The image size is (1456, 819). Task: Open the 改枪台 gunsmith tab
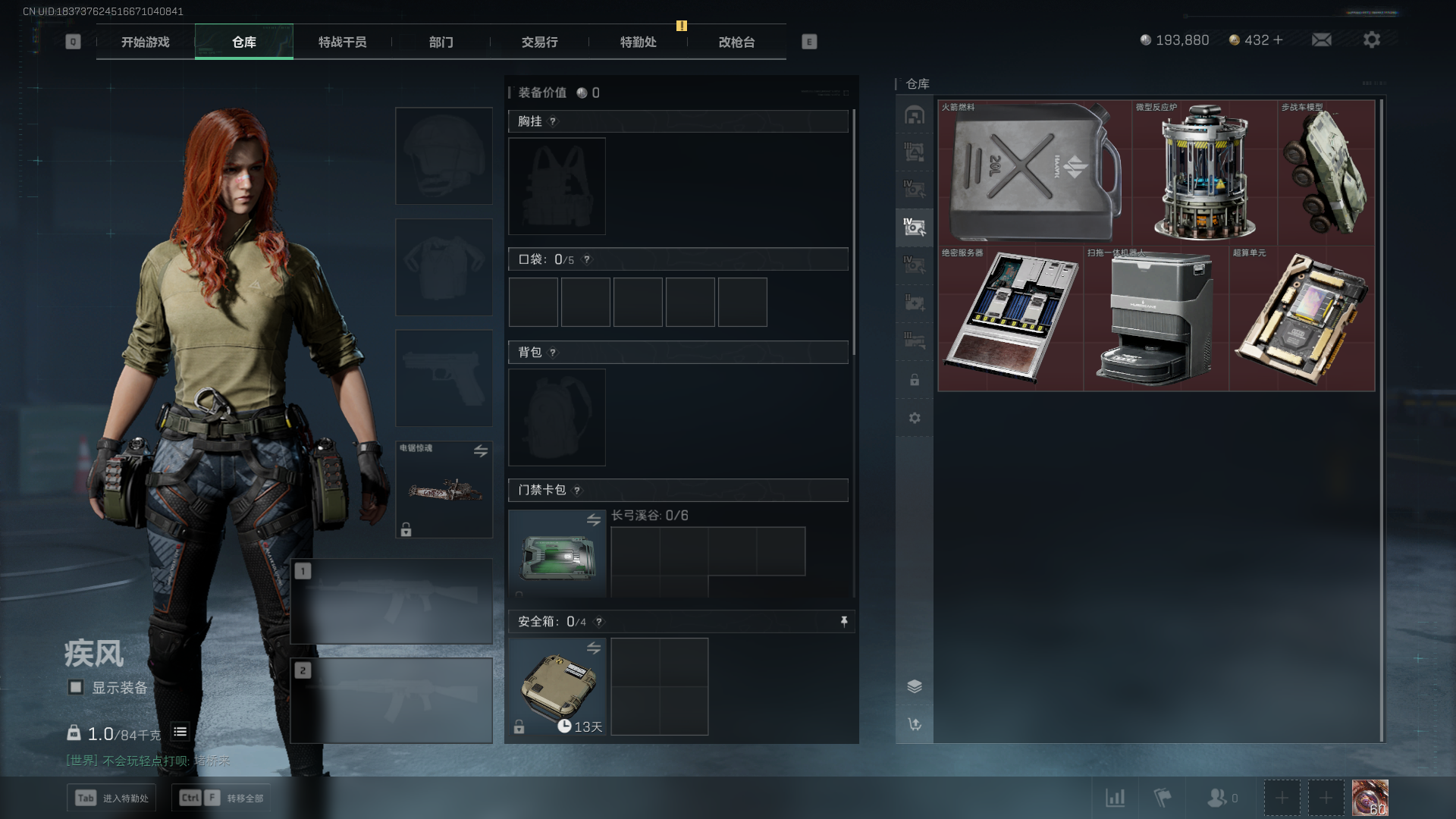click(x=736, y=42)
